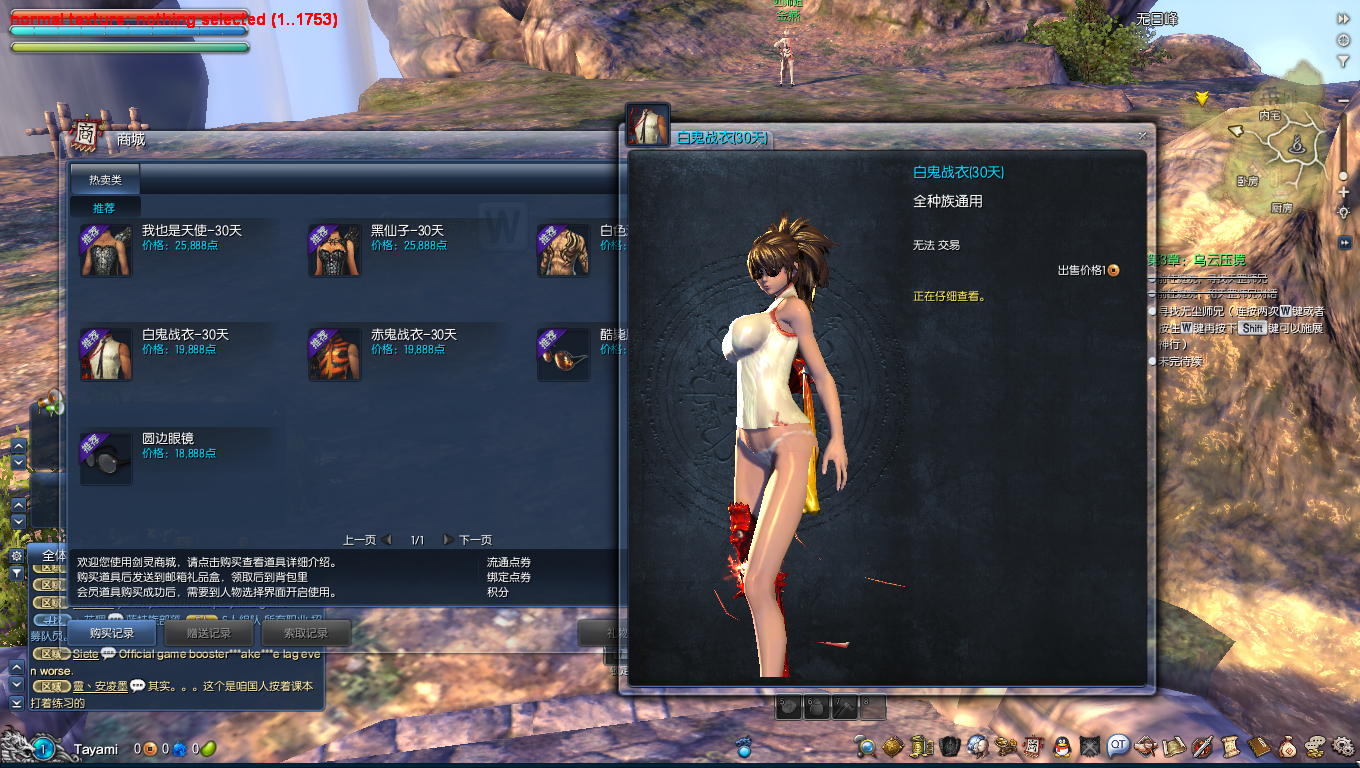The height and width of the screenshot is (768, 1360).
Task: Close the 白鬼战衣 preview window
Action: 1142,136
